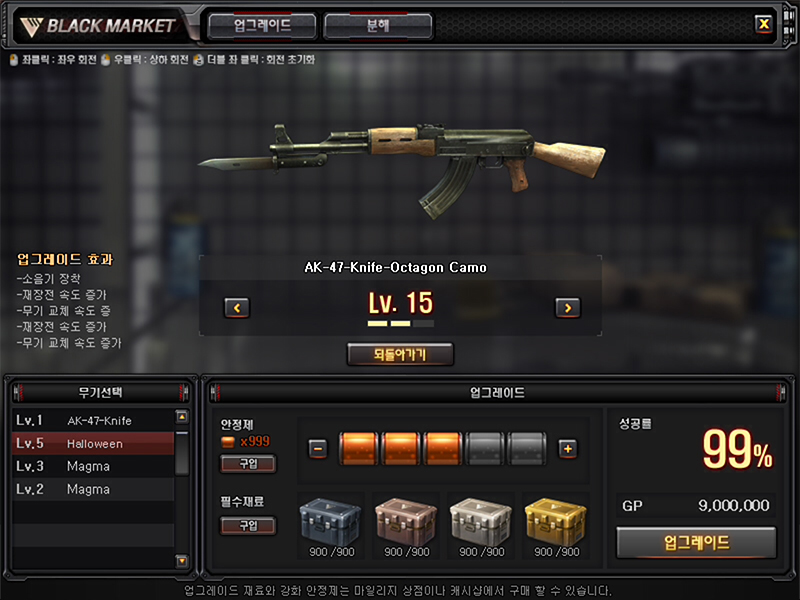
Task: Increase stabilizer count with the plus button
Action: click(567, 449)
